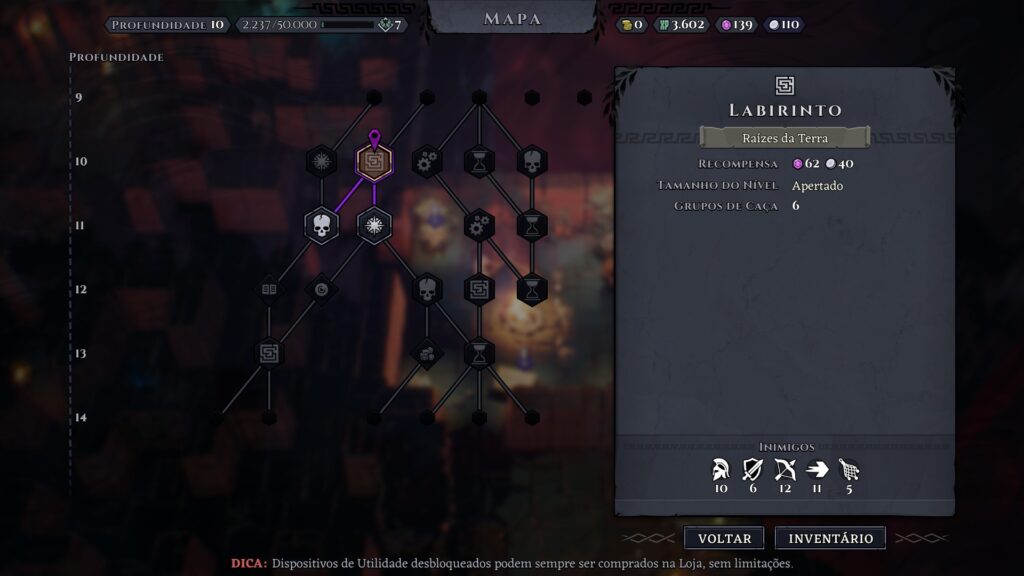Select the coin pile node at depth 13

427,352
